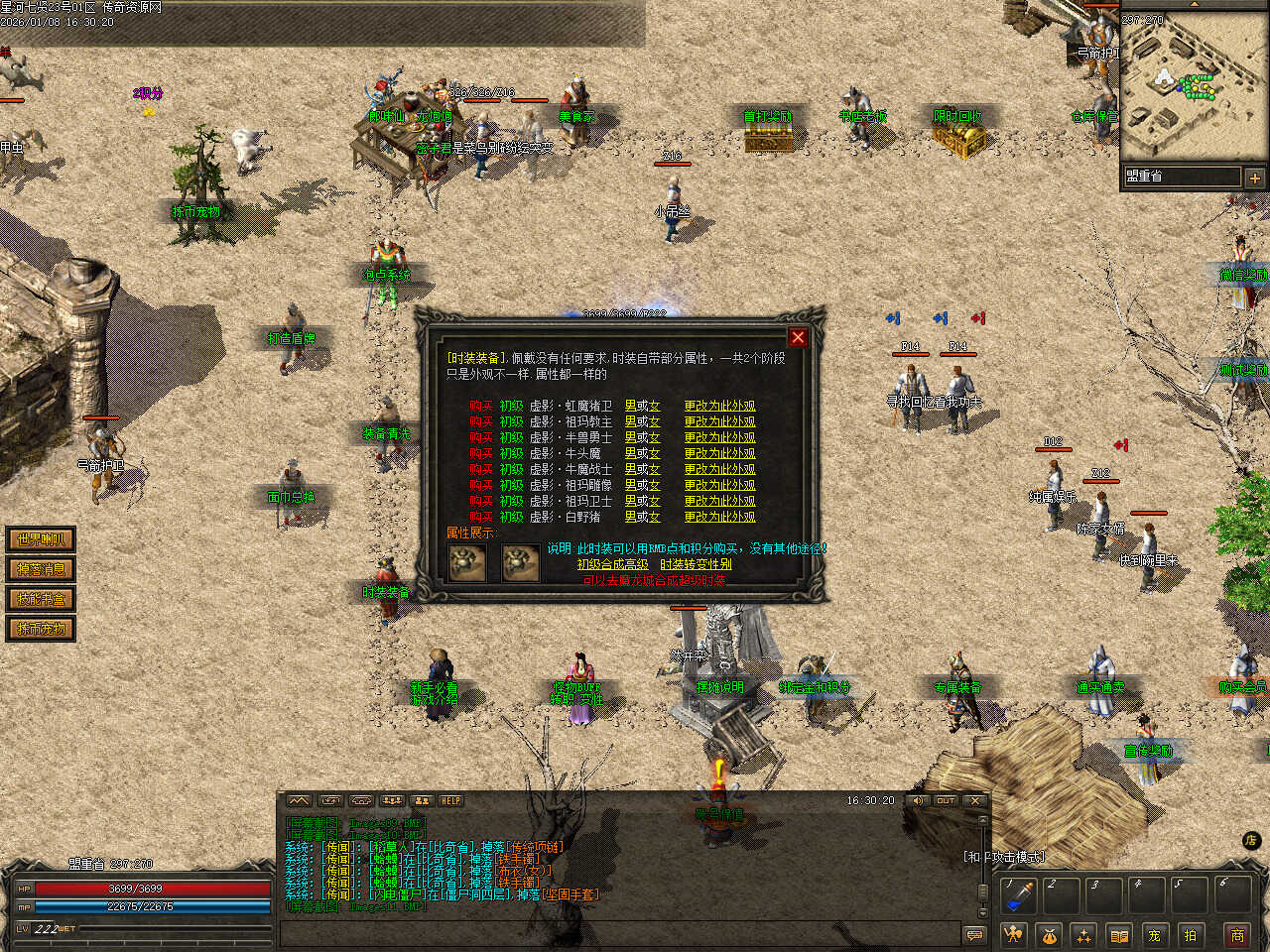Image resolution: width=1270 pixels, height=952 pixels.
Task: Purchase the 牛头魔 phantom outfit
Action: pos(480,453)
